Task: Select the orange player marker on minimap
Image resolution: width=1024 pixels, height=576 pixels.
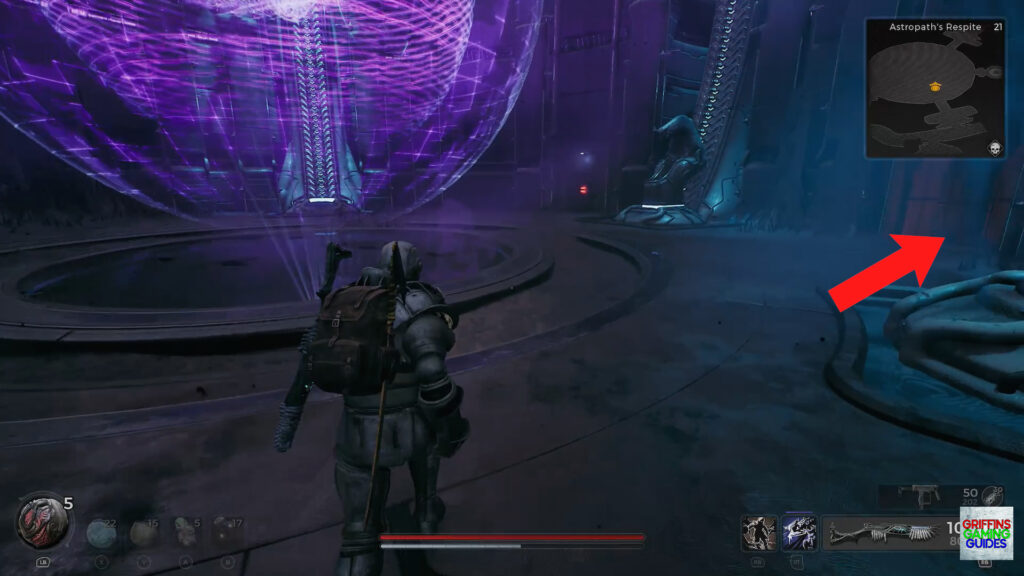Action: click(x=935, y=87)
